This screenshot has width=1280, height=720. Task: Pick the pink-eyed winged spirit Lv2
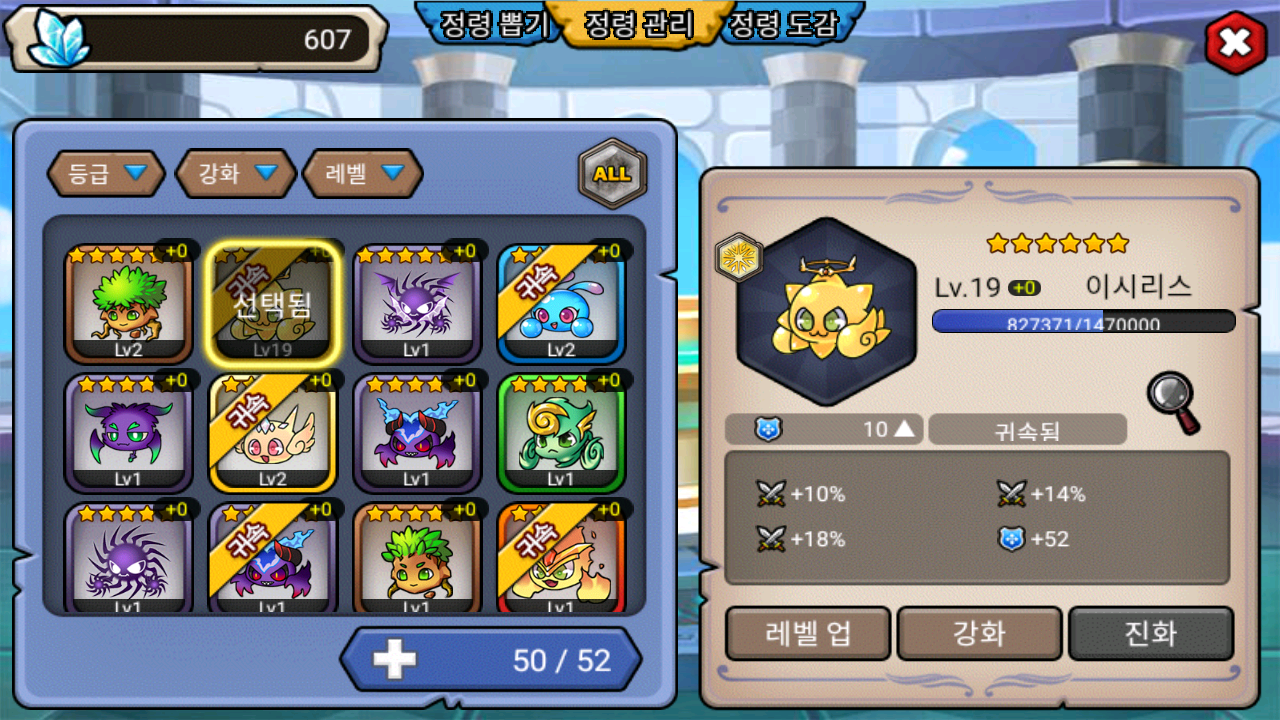click(273, 434)
